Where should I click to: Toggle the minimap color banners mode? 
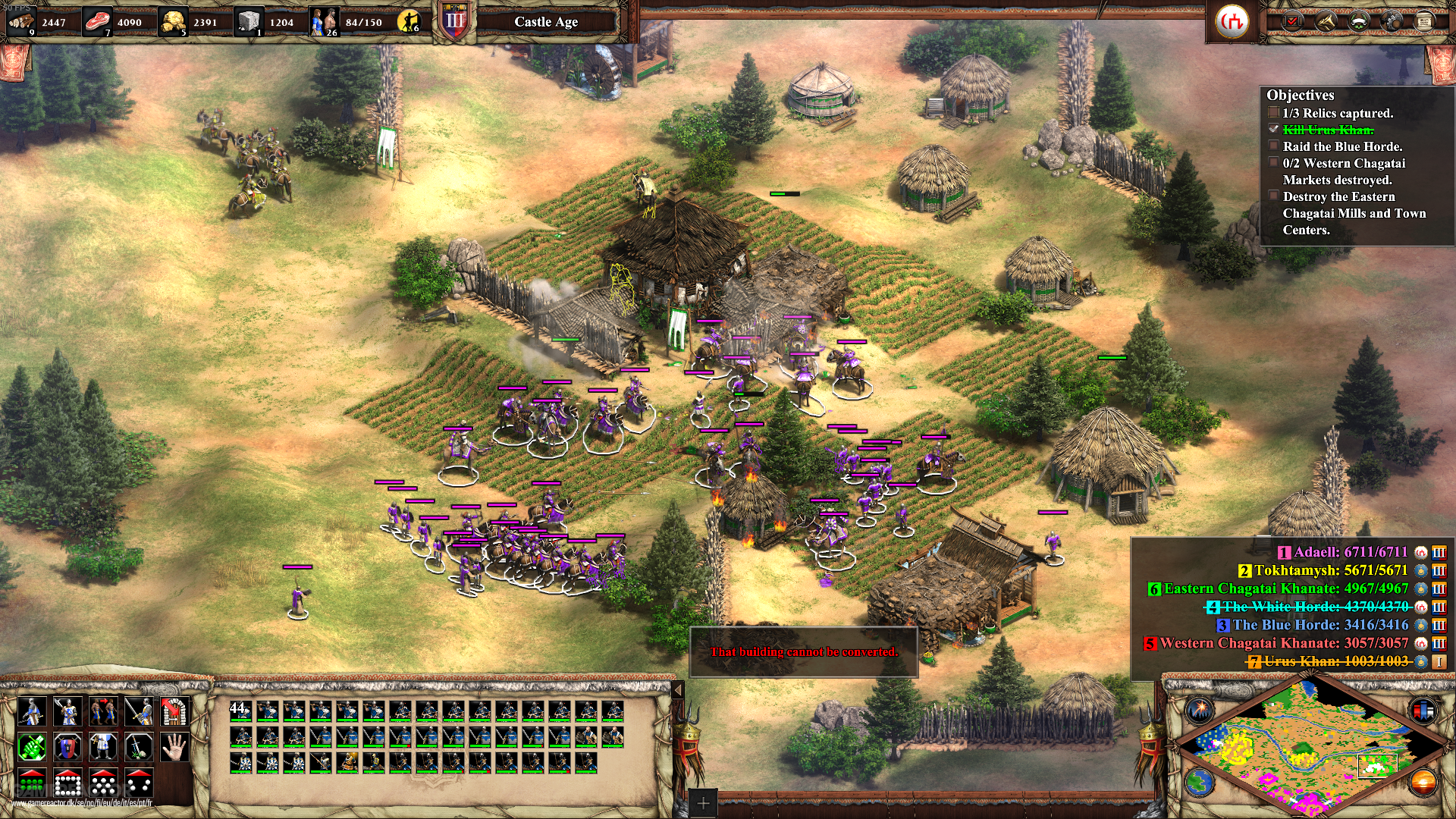(x=1423, y=710)
